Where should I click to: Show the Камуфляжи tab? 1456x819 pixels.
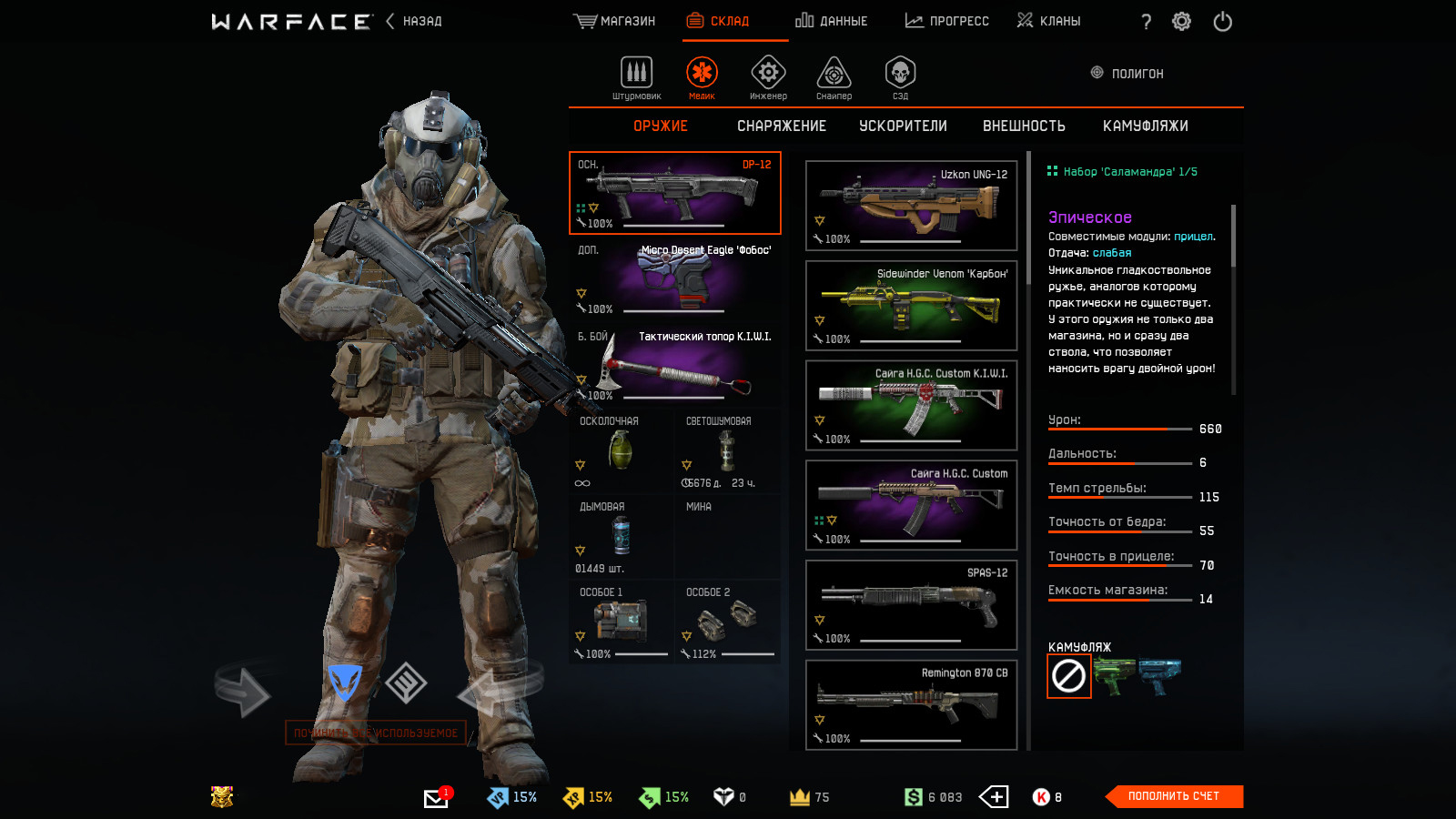coord(1145,126)
